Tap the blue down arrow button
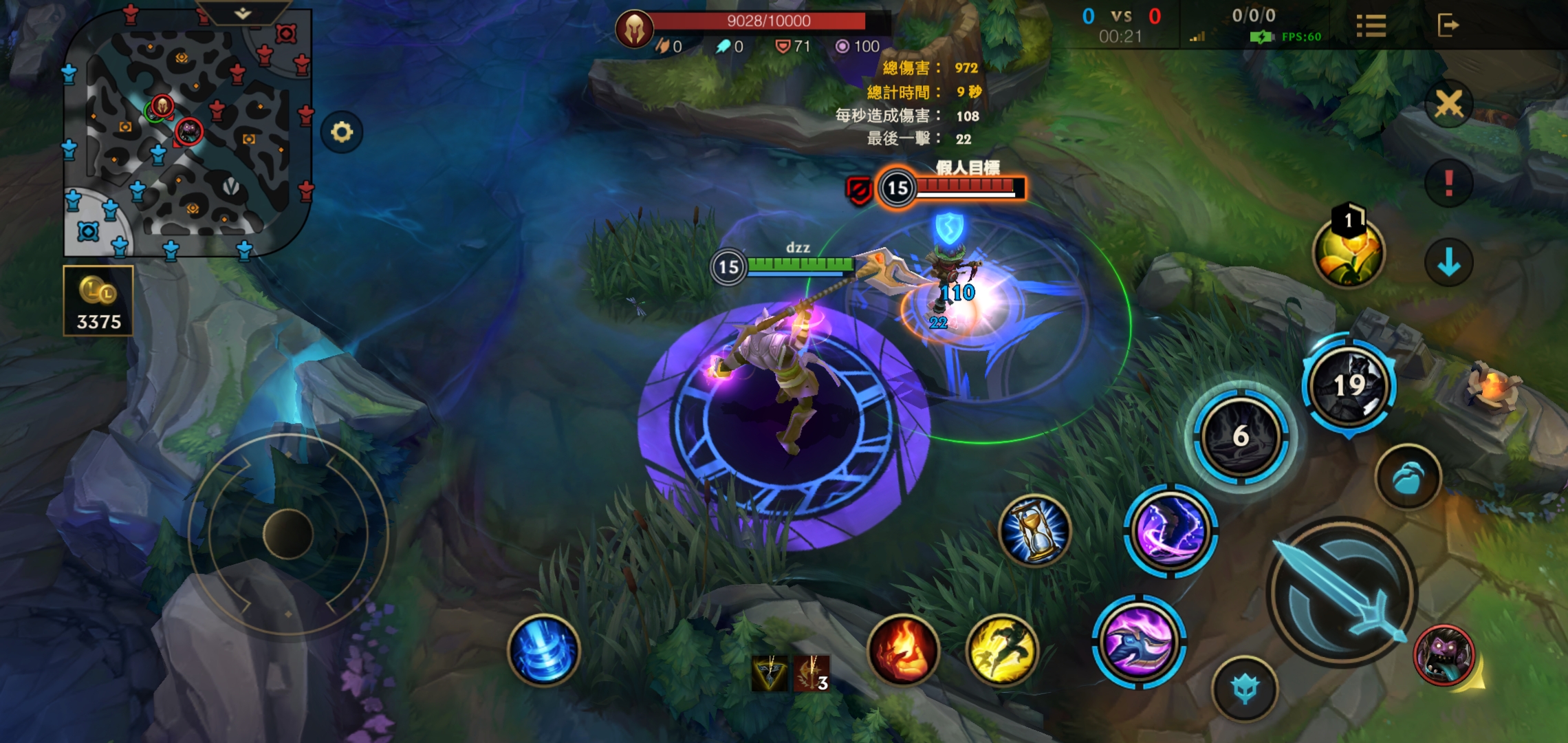Screen dimensions: 1568x743 click(x=1449, y=262)
